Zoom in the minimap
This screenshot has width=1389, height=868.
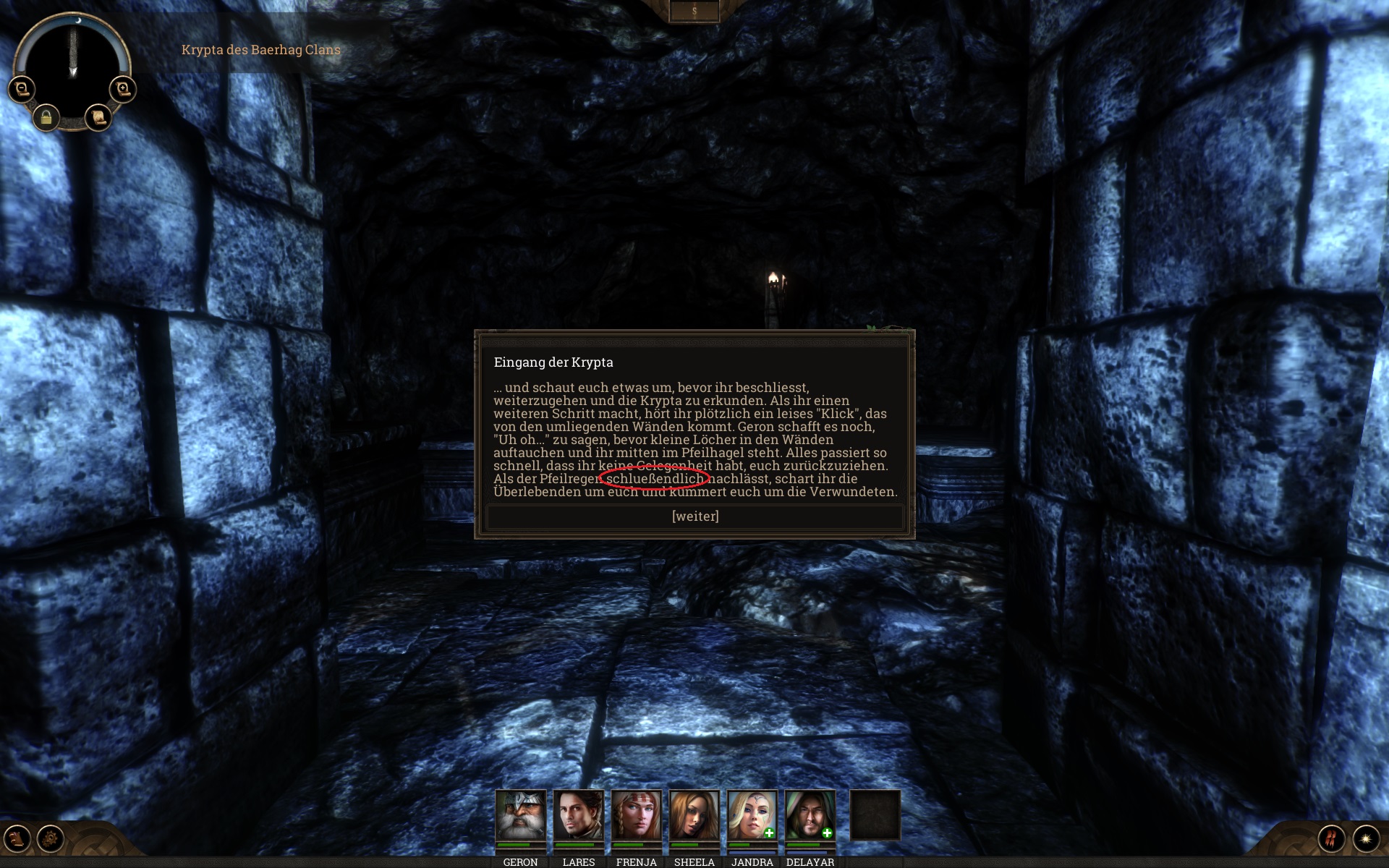click(x=122, y=89)
